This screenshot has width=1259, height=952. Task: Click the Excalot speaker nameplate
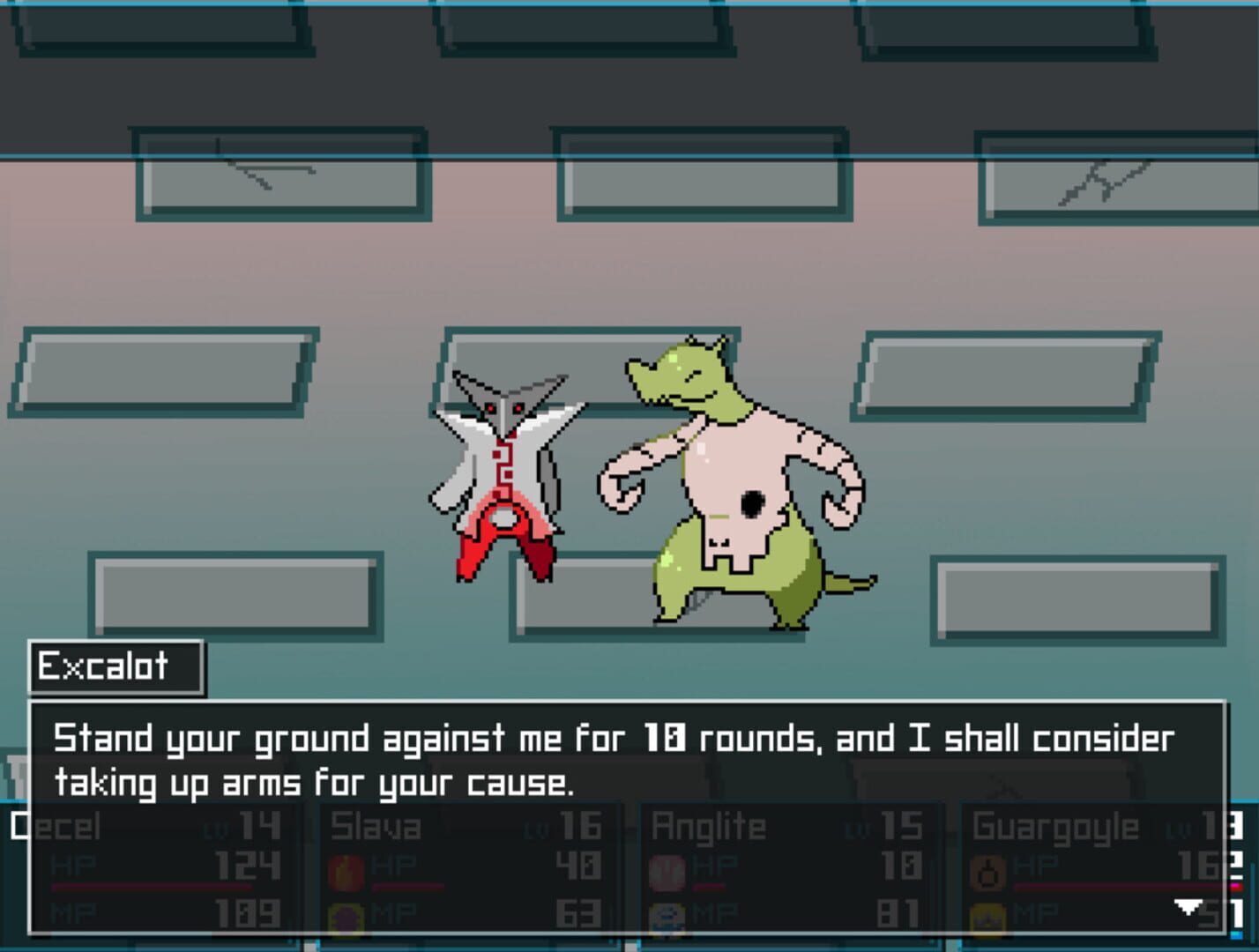pyautogui.click(x=115, y=666)
